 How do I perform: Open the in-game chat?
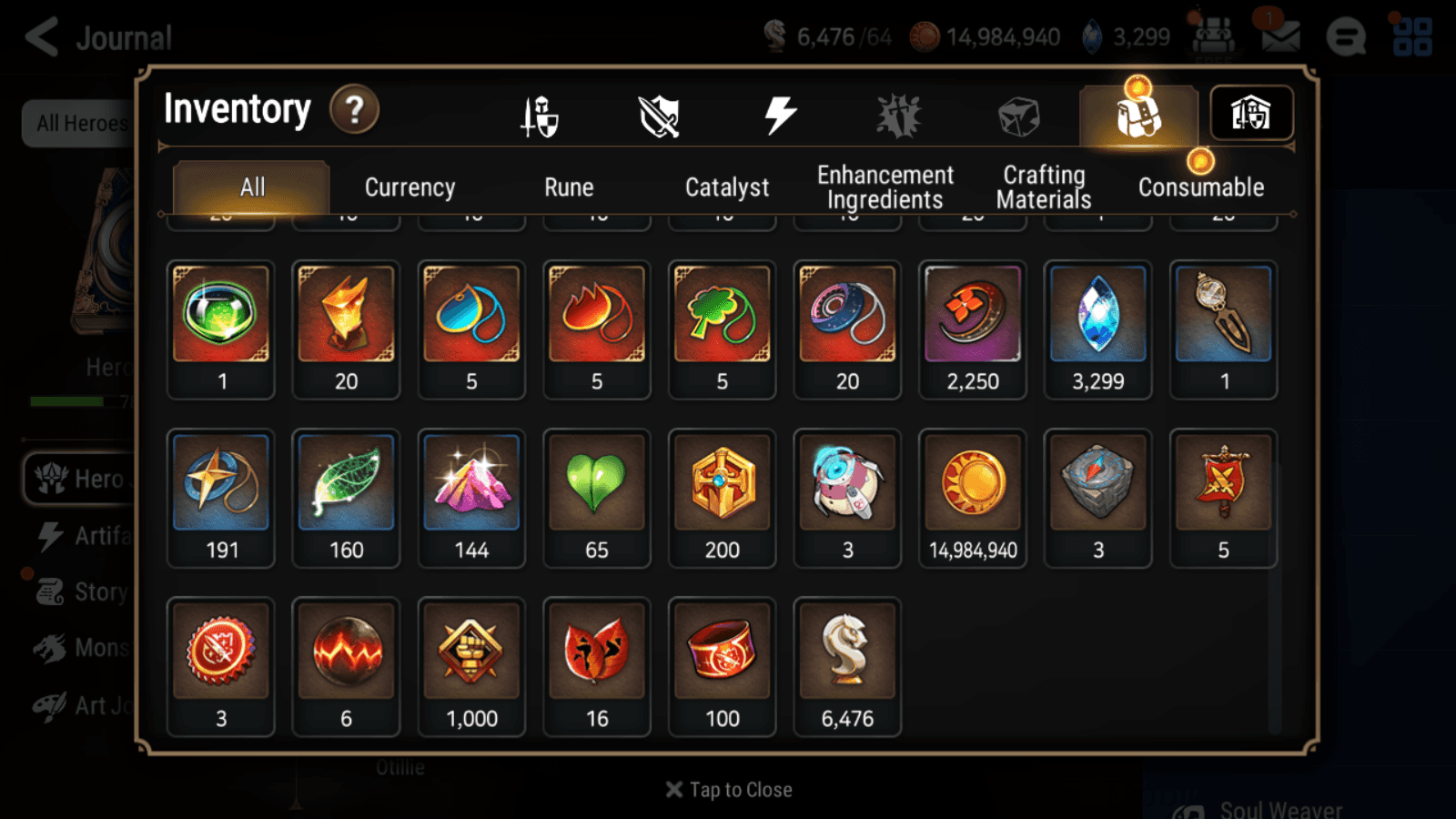click(1345, 38)
